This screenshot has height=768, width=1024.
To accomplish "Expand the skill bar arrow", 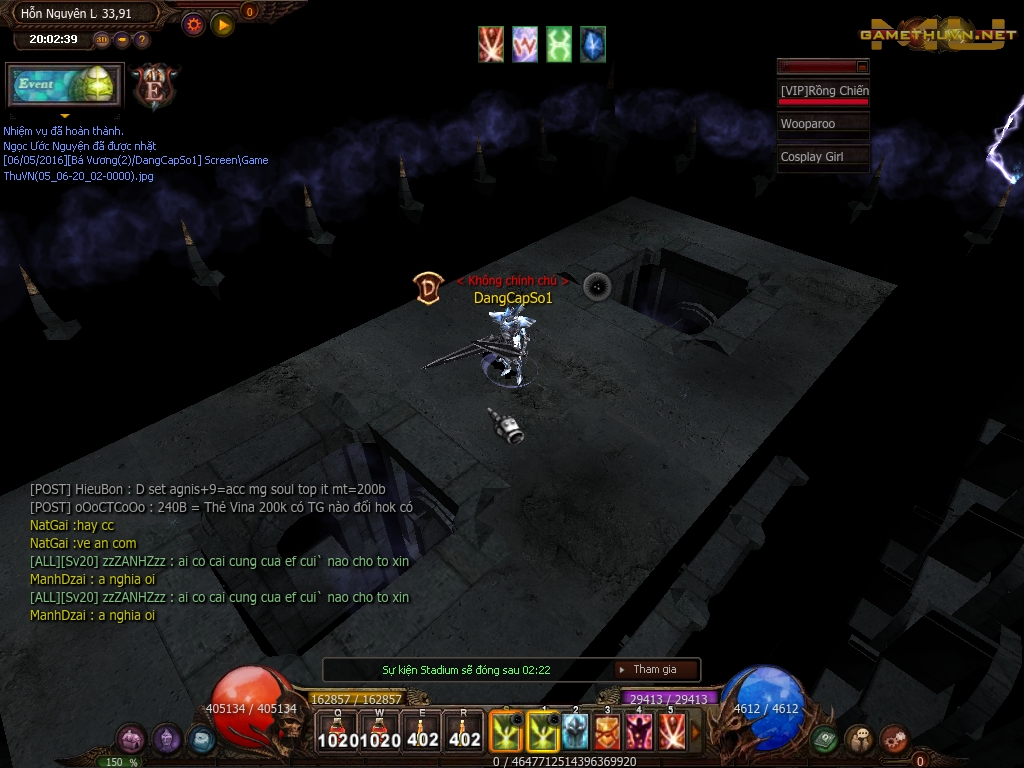I will click(697, 733).
